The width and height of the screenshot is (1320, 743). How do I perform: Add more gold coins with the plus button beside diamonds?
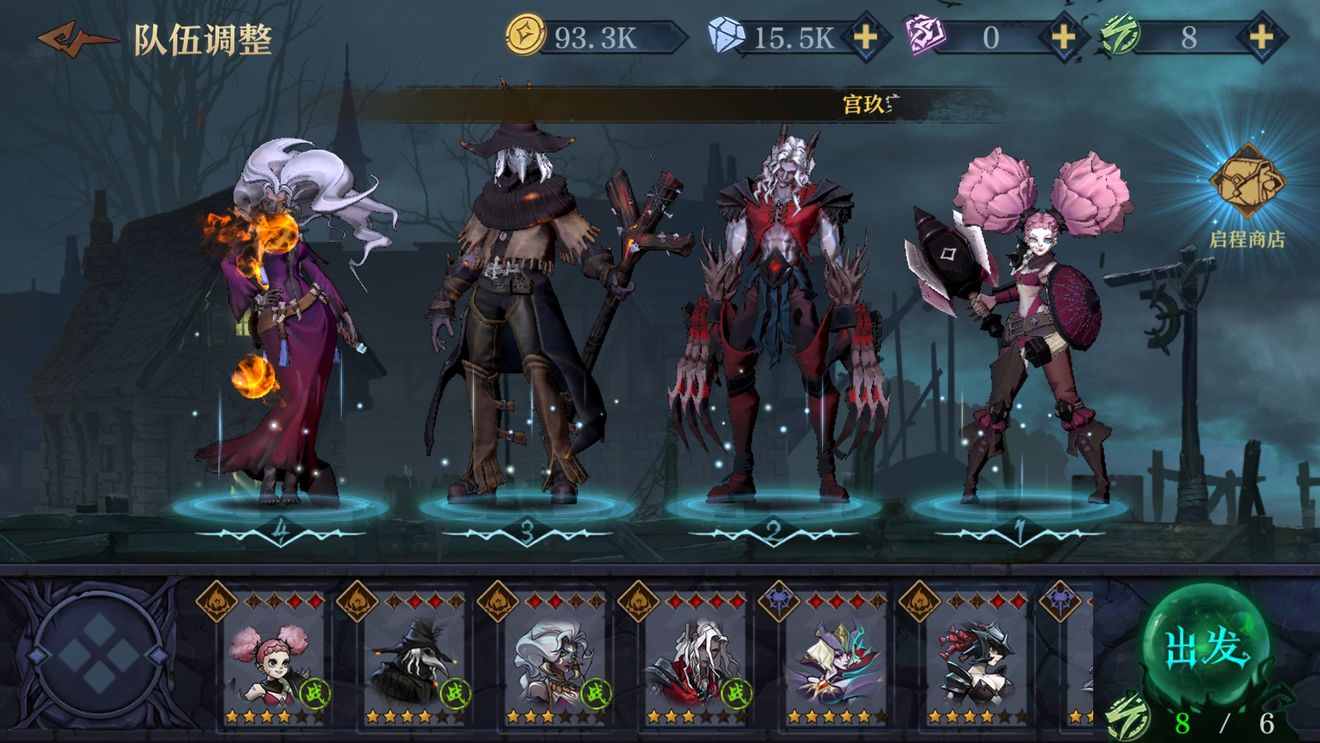[865, 38]
